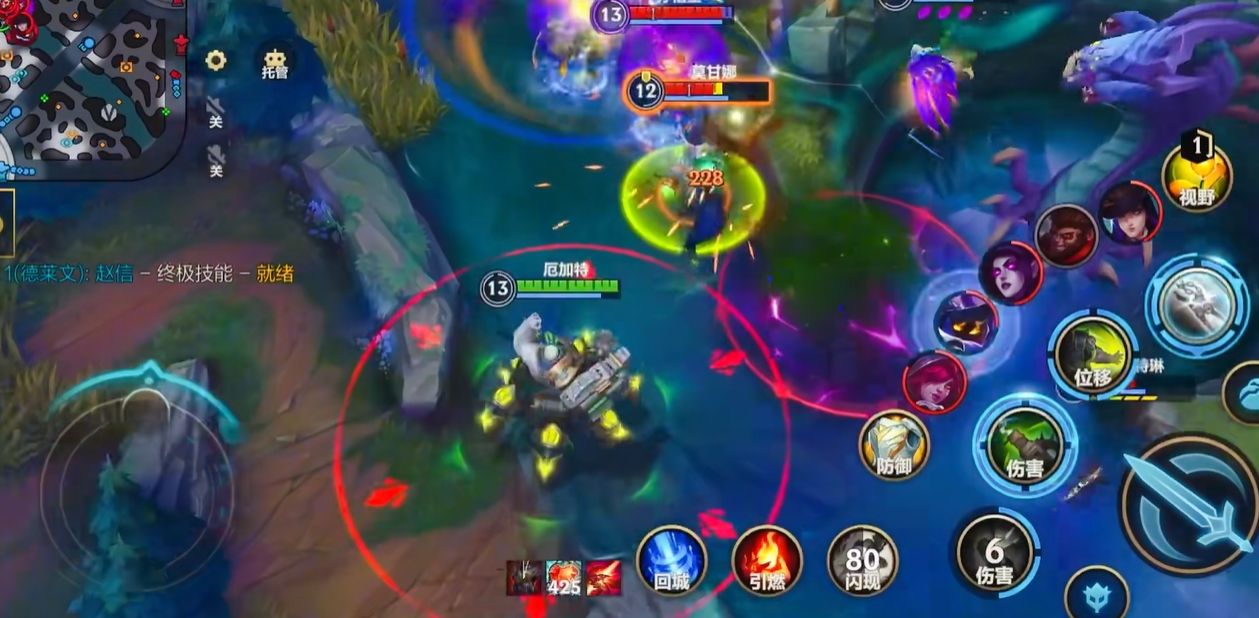Viewport: 1259px width, 618px height.
Task: Activate the 位移 dash skill
Action: (x=1093, y=352)
